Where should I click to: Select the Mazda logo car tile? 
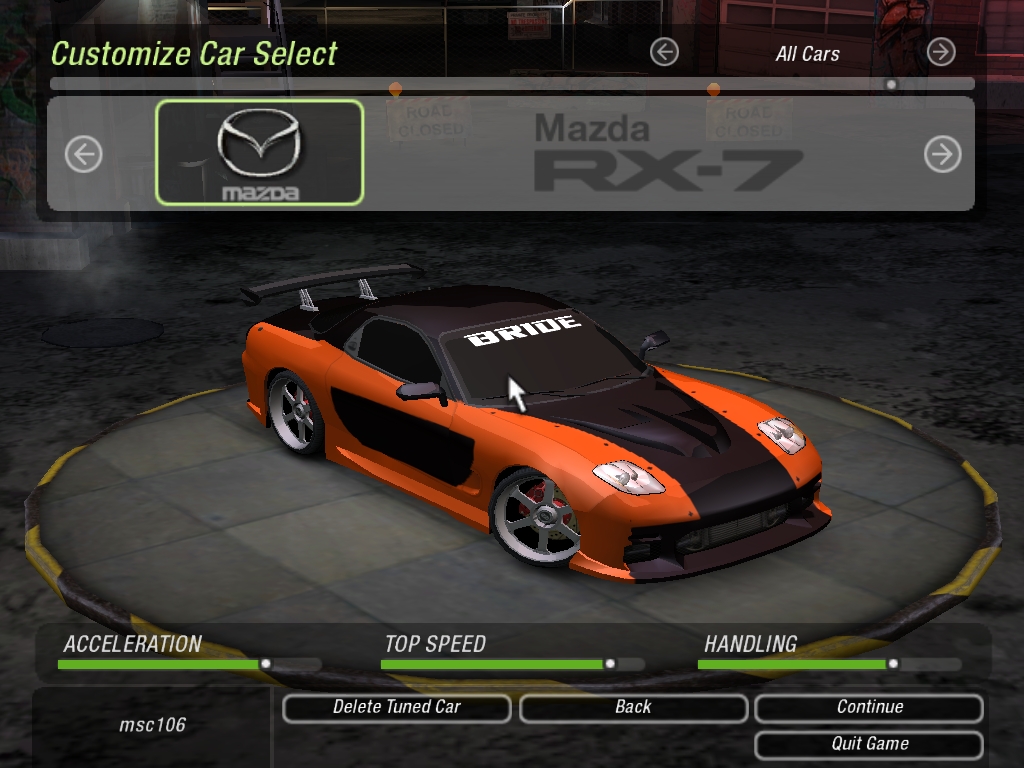pyautogui.click(x=259, y=152)
